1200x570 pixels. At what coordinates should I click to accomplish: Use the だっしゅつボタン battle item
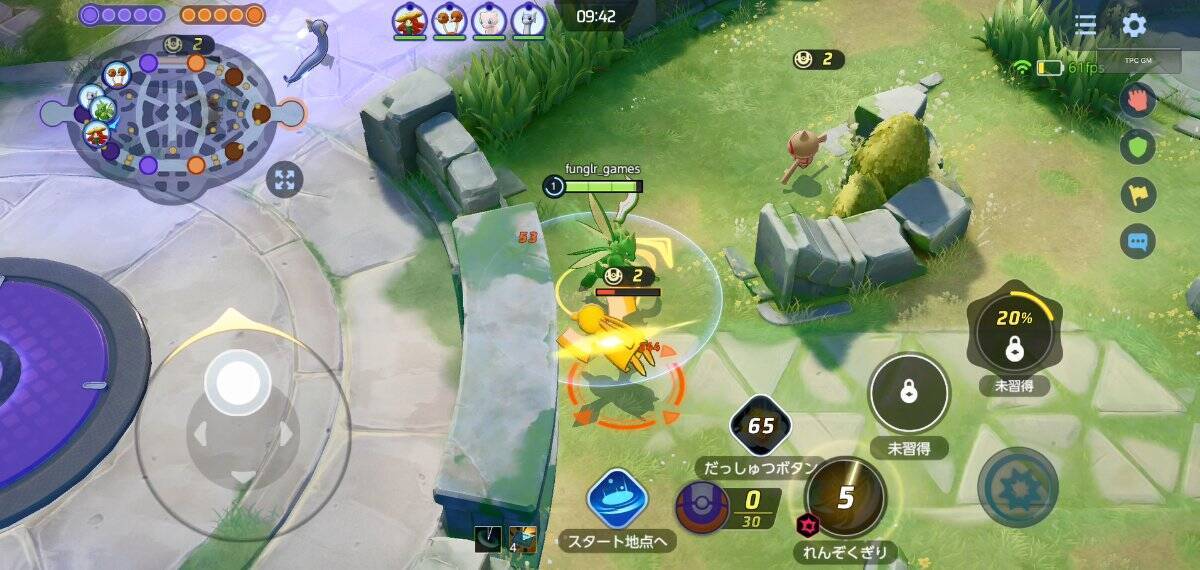coord(761,427)
